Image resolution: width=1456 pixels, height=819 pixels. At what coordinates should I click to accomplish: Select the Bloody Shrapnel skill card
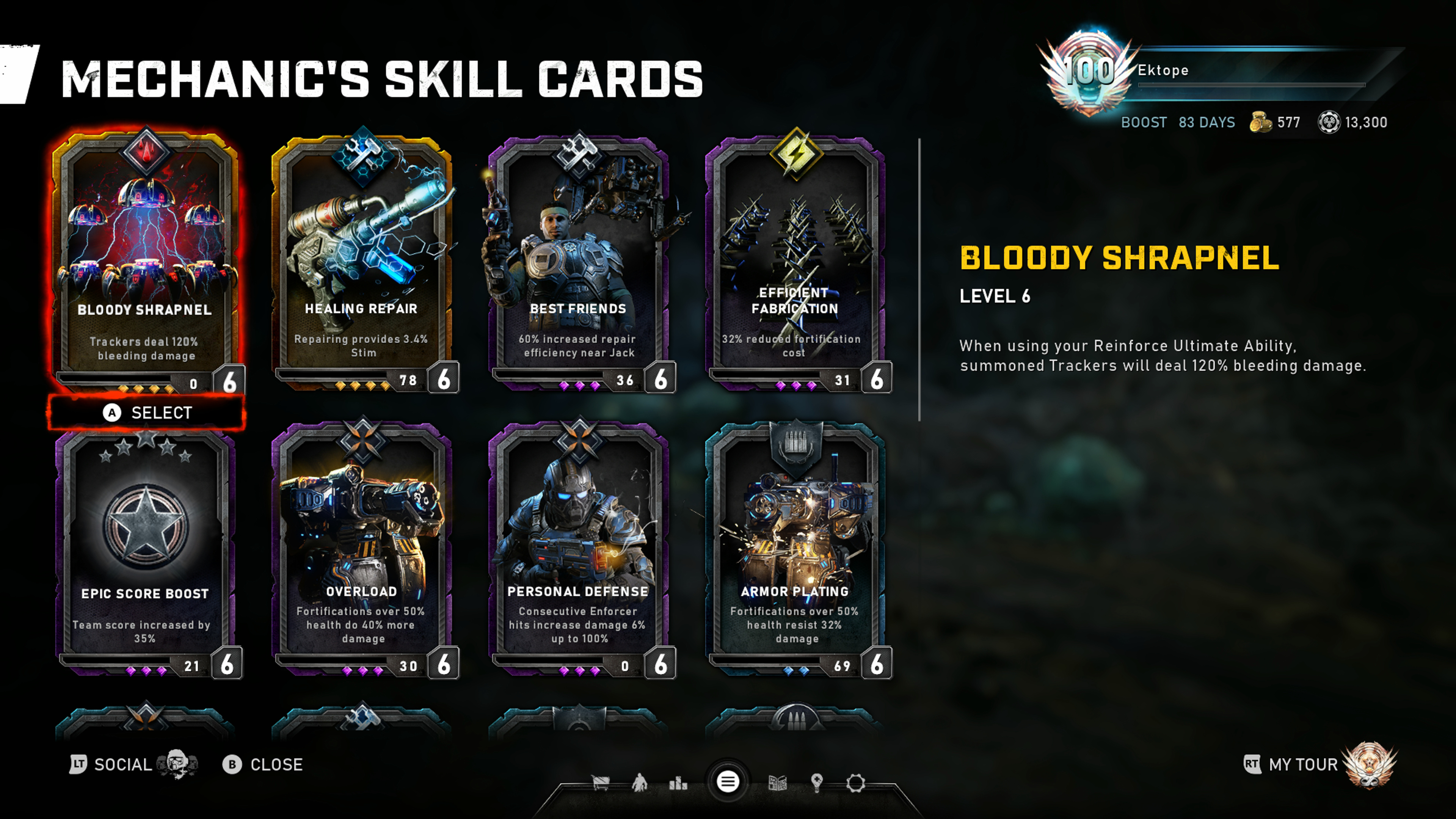(146, 260)
